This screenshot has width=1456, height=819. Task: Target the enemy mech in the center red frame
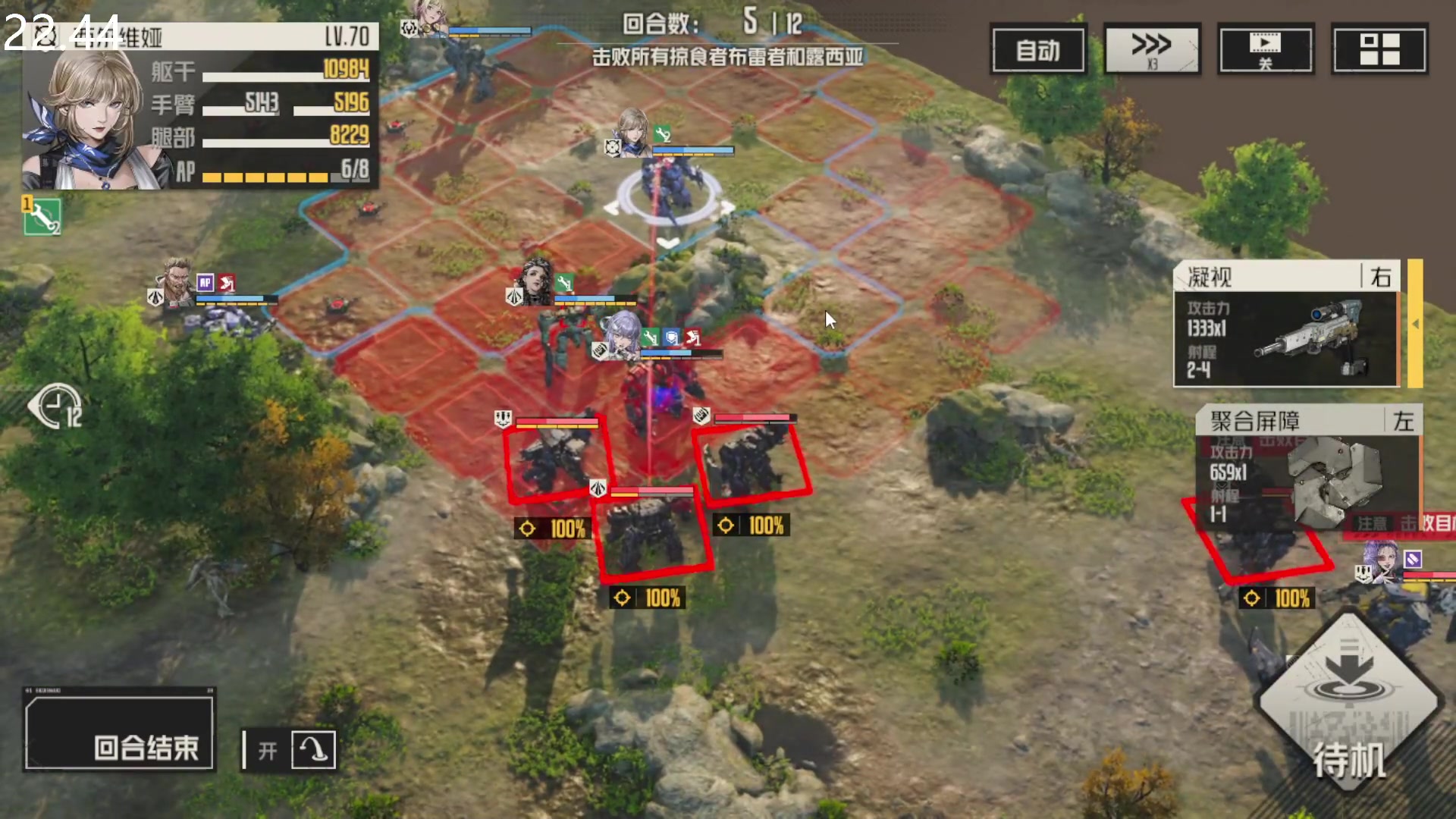coord(653,533)
